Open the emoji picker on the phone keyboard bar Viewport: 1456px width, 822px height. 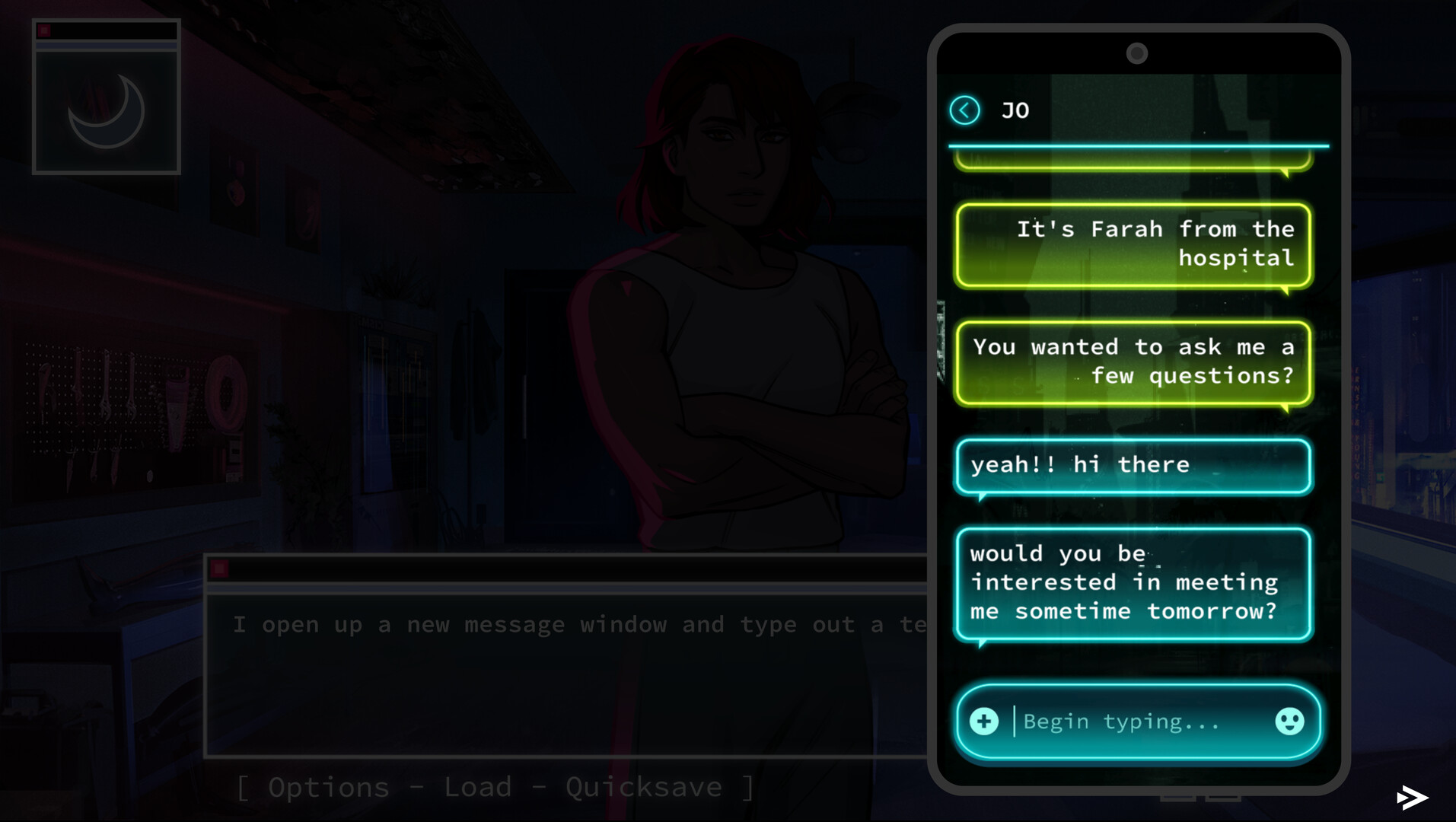point(1289,722)
